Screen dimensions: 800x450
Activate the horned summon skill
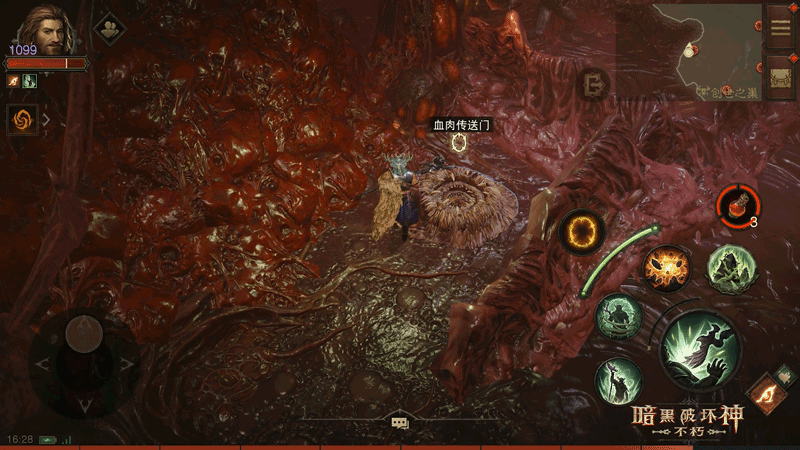(x=619, y=317)
